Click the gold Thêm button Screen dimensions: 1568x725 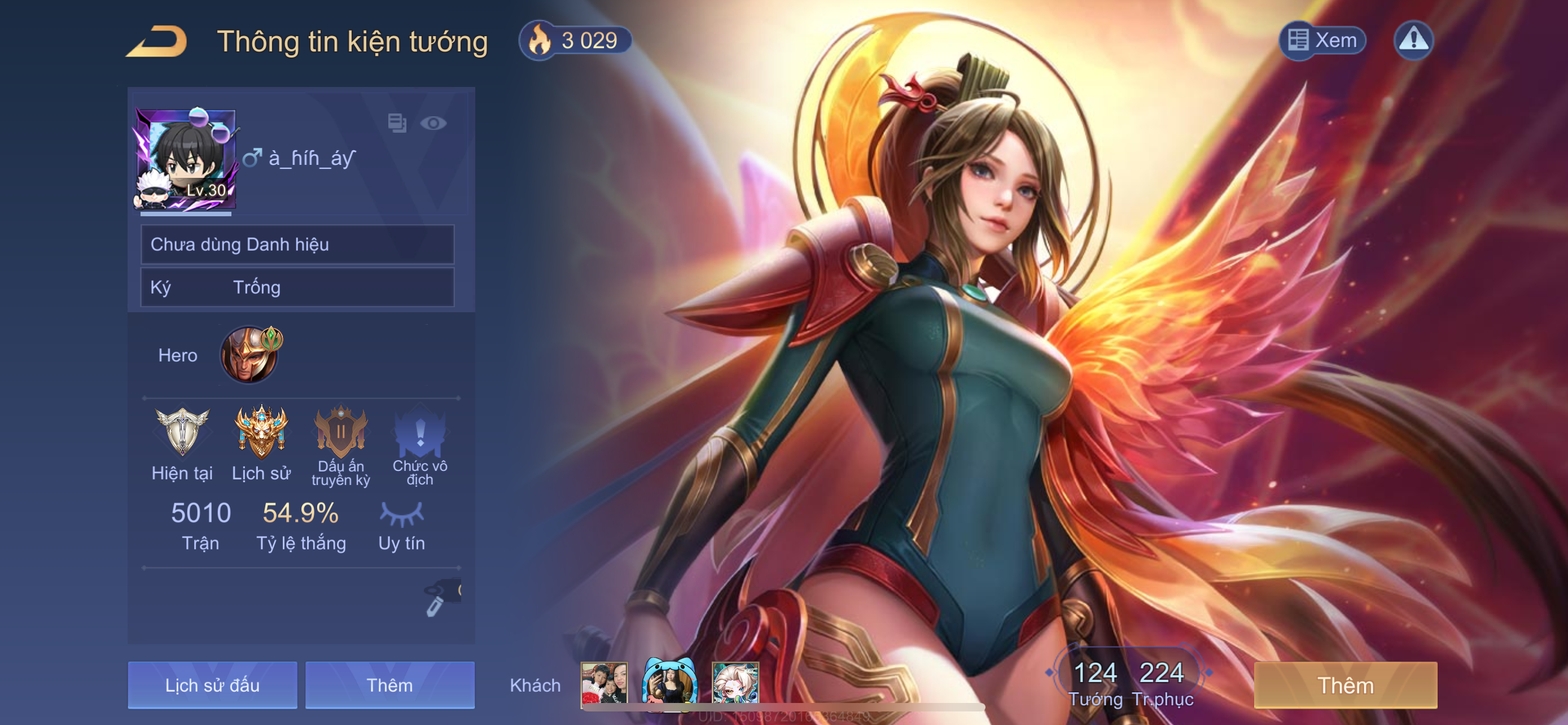click(x=1345, y=685)
